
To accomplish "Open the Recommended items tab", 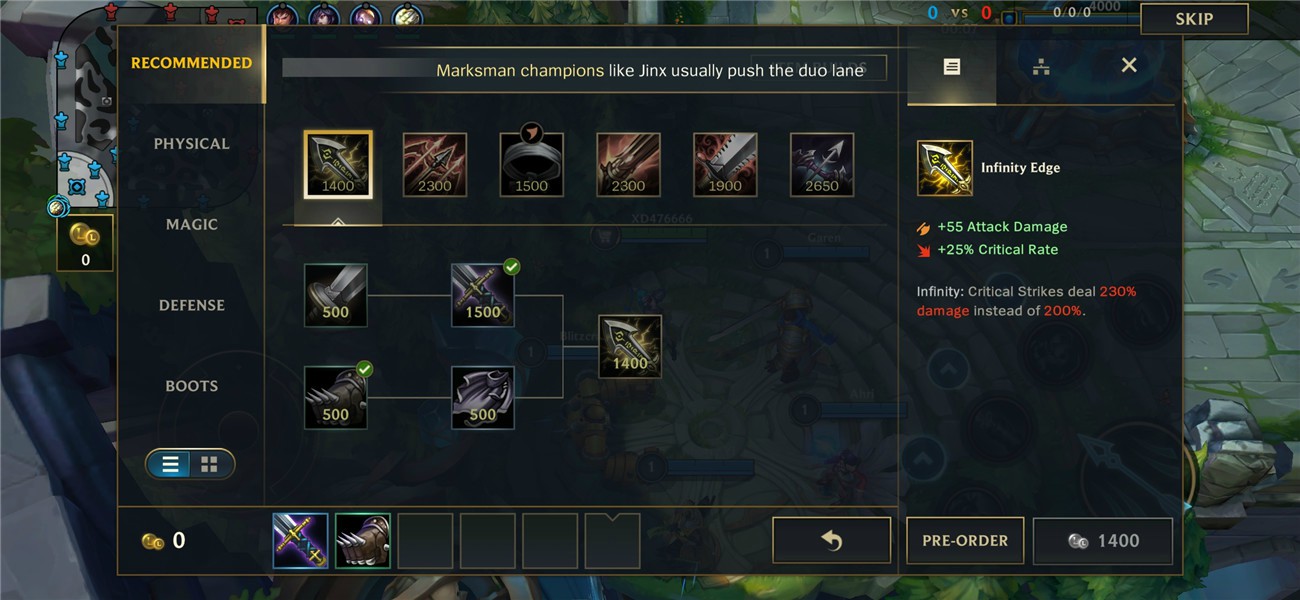I will point(191,63).
